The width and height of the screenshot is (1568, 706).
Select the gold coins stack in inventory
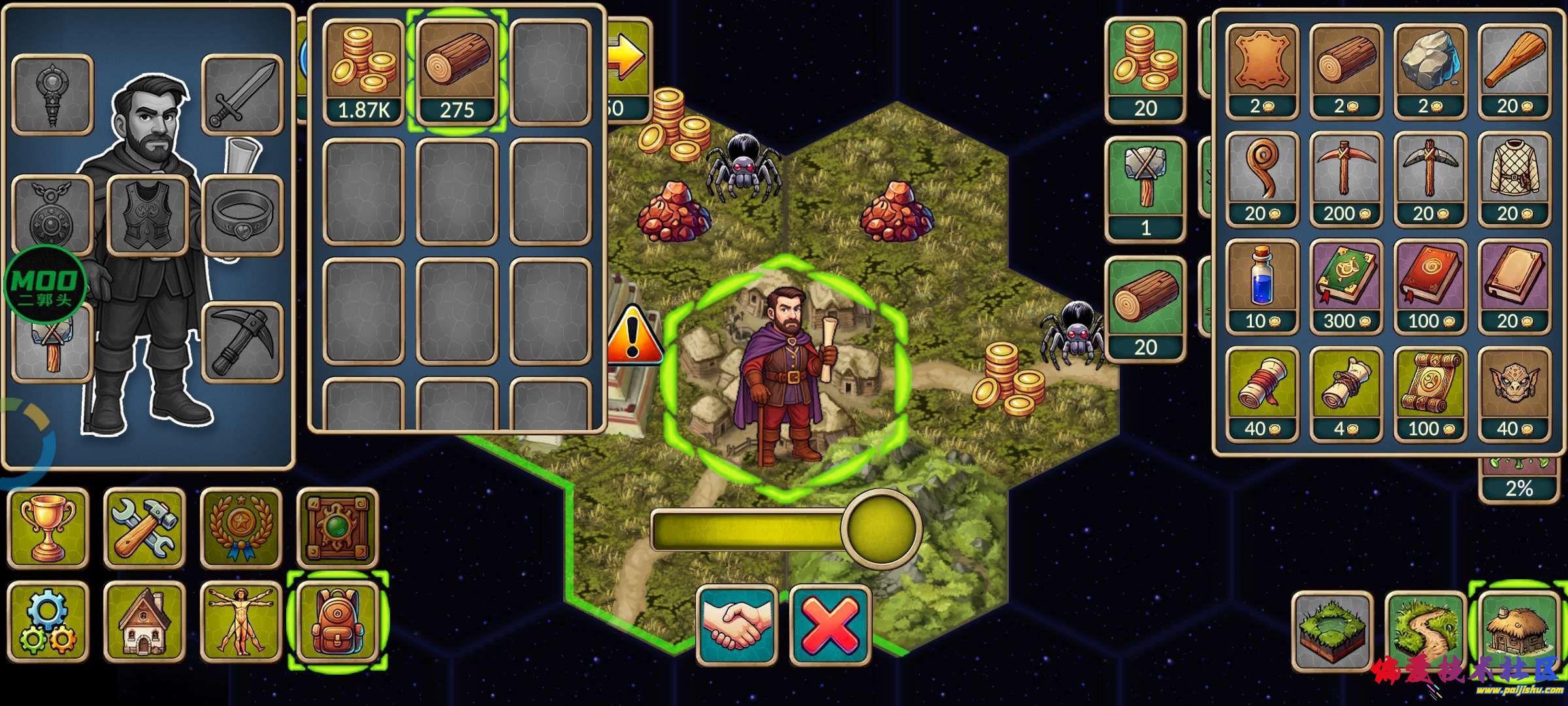pyautogui.click(x=364, y=72)
